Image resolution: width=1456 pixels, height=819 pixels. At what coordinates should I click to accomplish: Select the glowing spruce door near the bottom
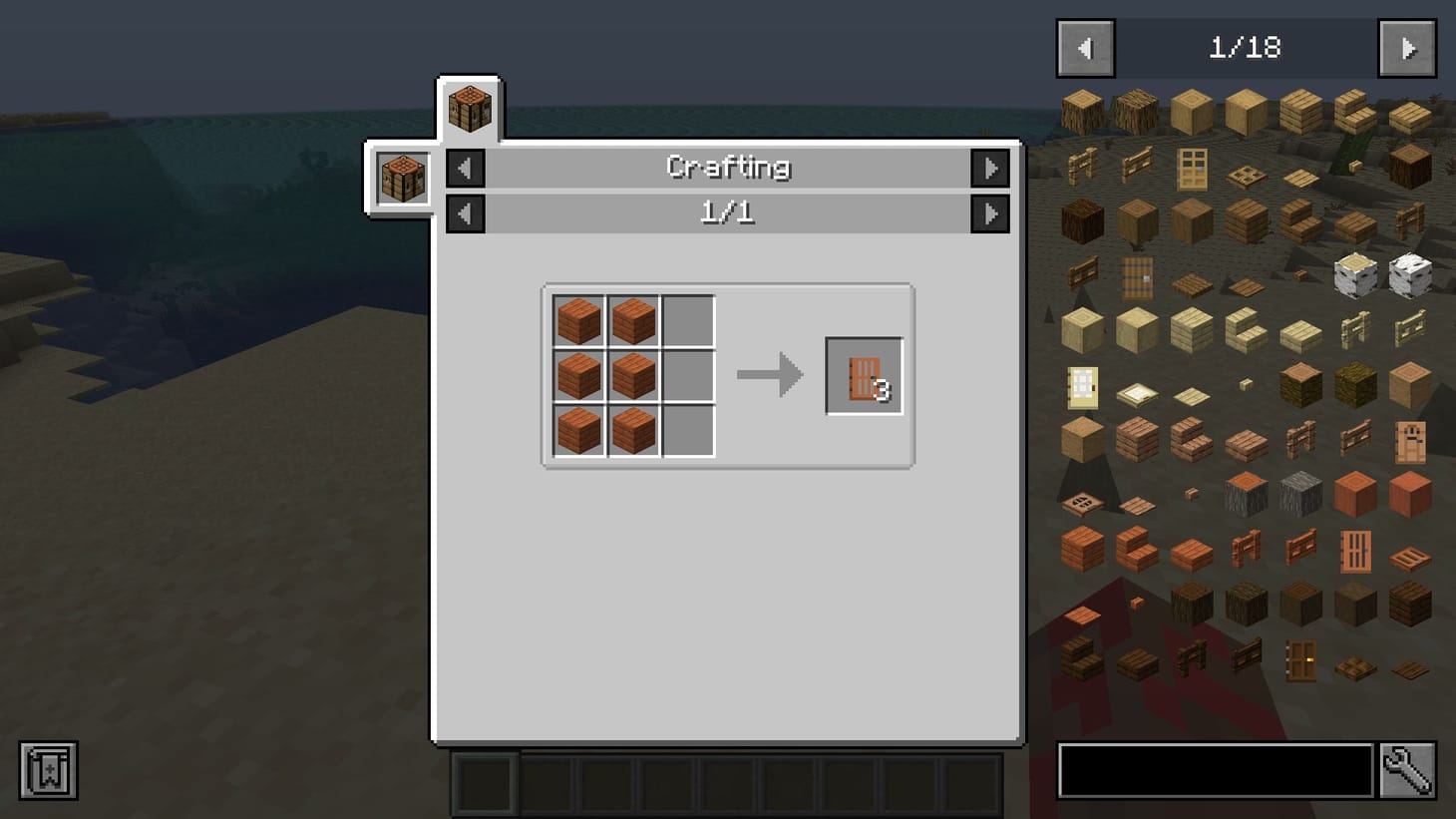click(x=1301, y=659)
